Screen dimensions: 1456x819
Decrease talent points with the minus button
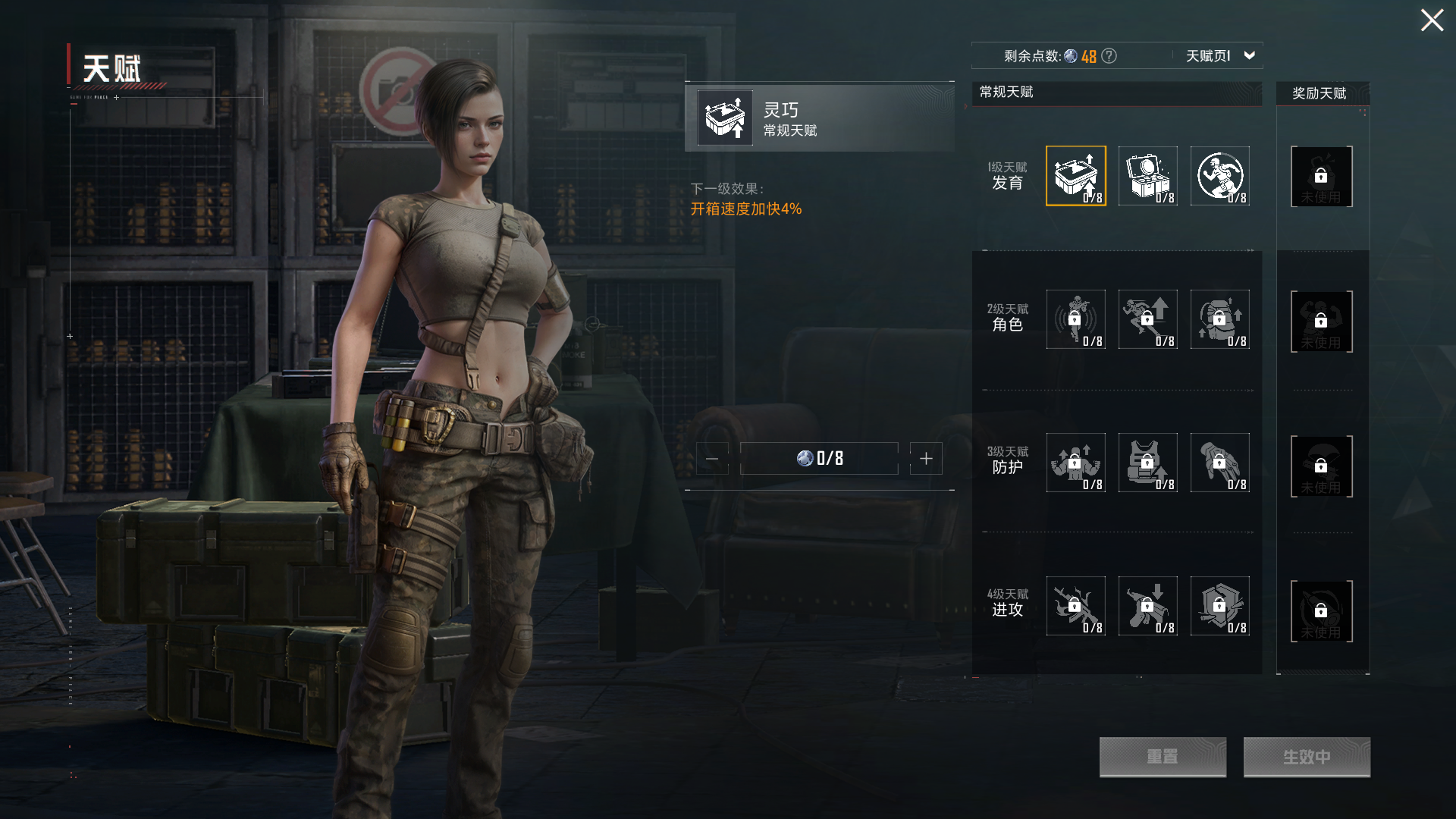tap(712, 459)
